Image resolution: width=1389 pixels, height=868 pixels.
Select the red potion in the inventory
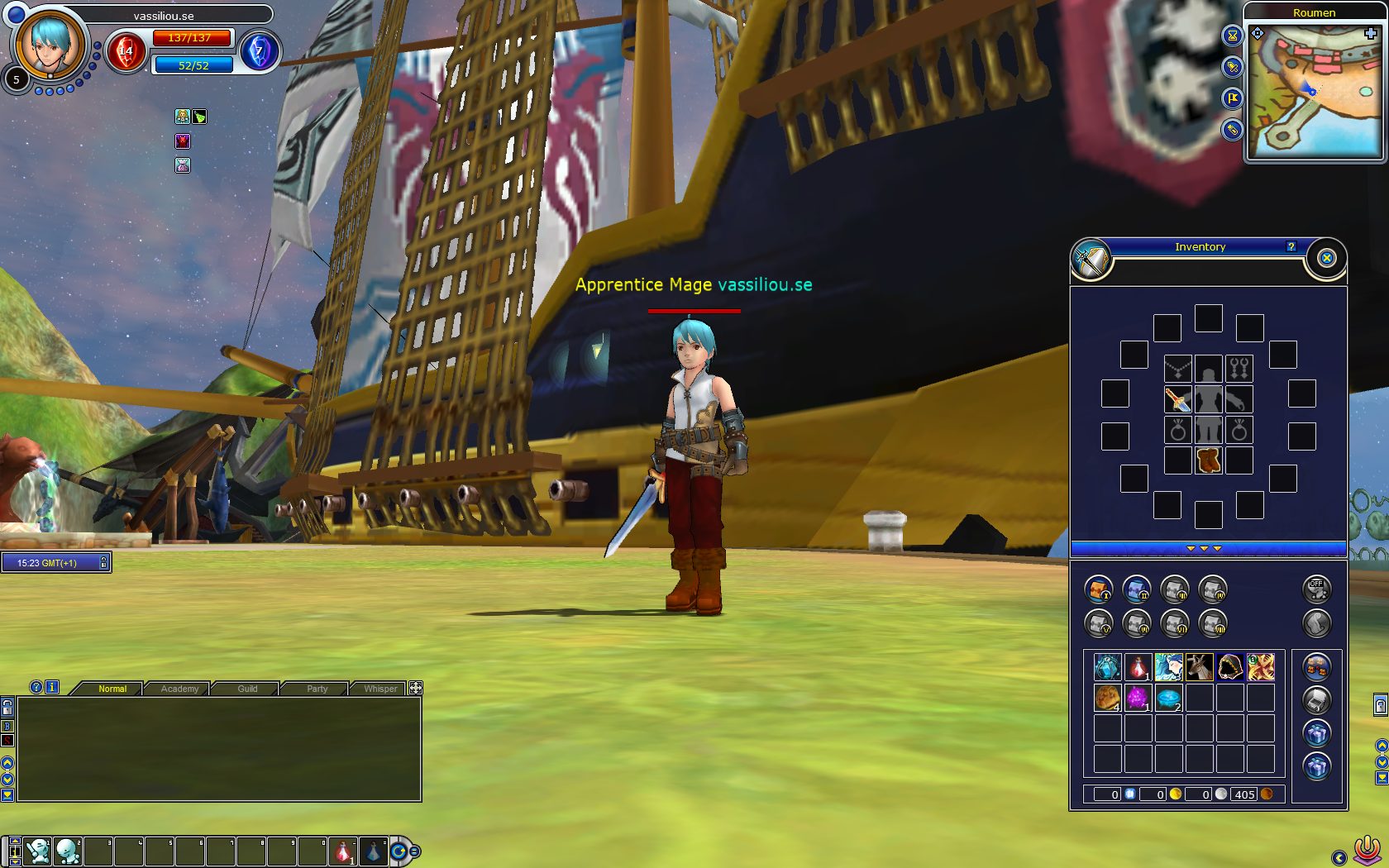point(1138,666)
